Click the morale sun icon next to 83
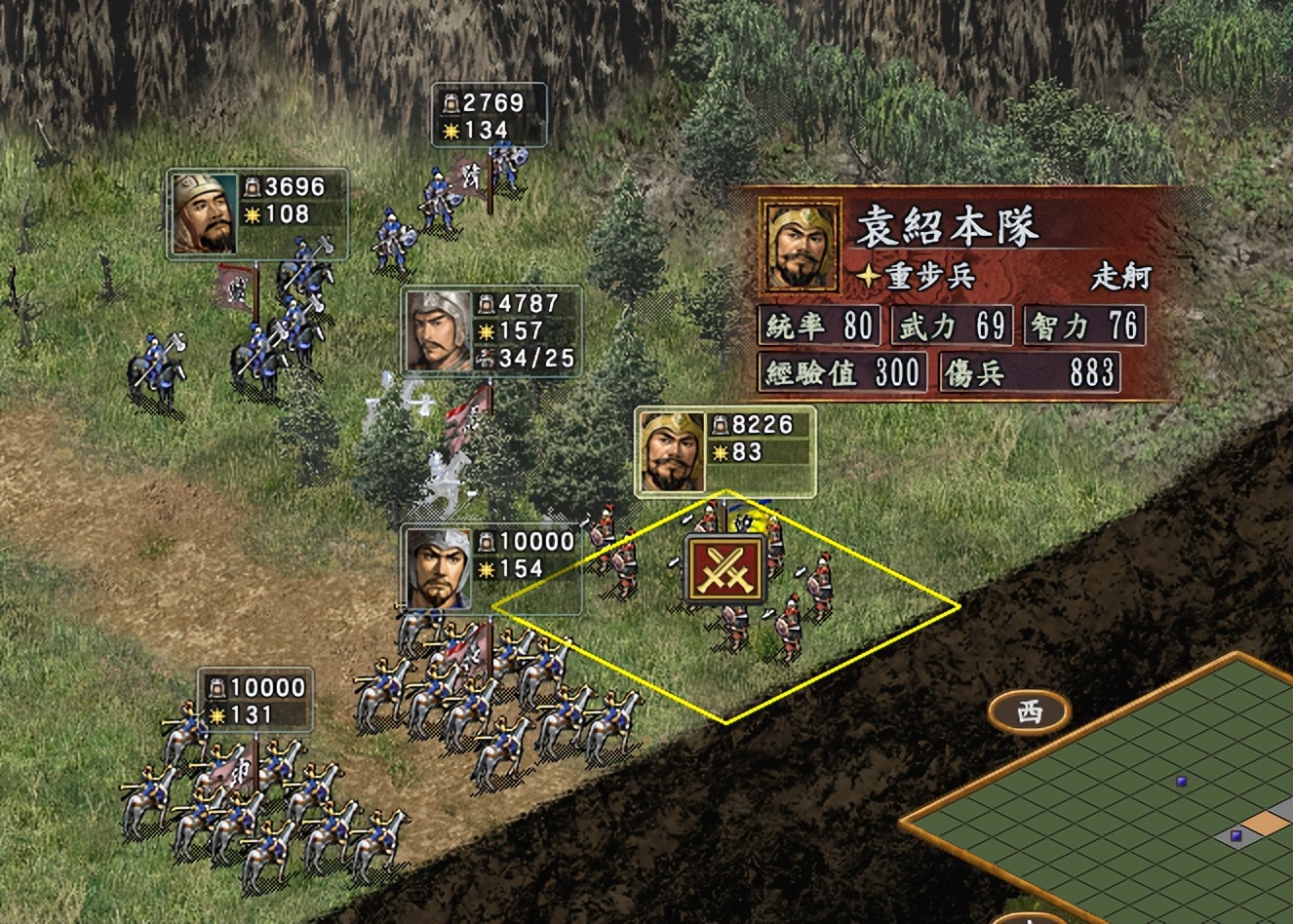 click(x=719, y=453)
